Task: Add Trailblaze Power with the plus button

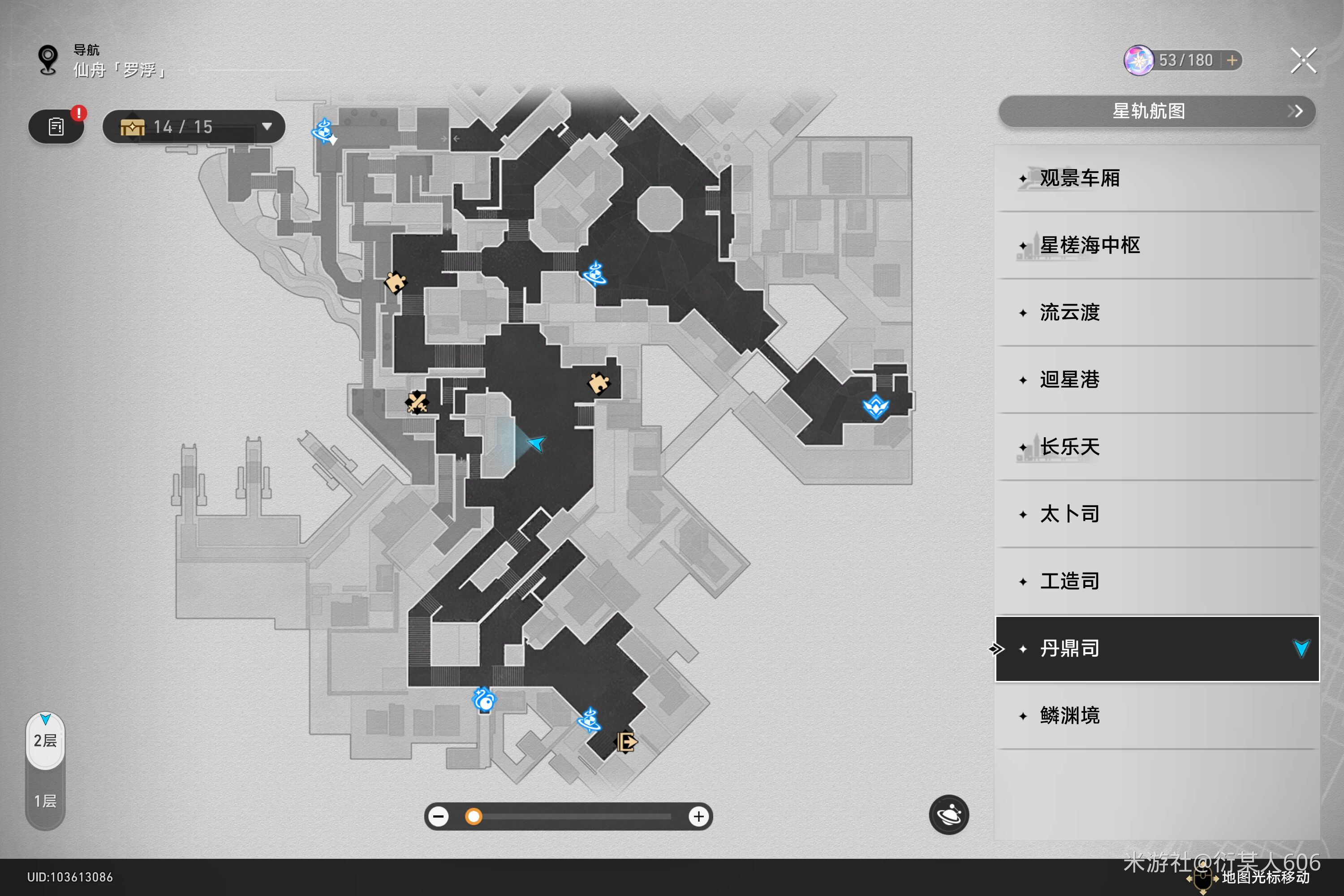Action: click(1232, 60)
